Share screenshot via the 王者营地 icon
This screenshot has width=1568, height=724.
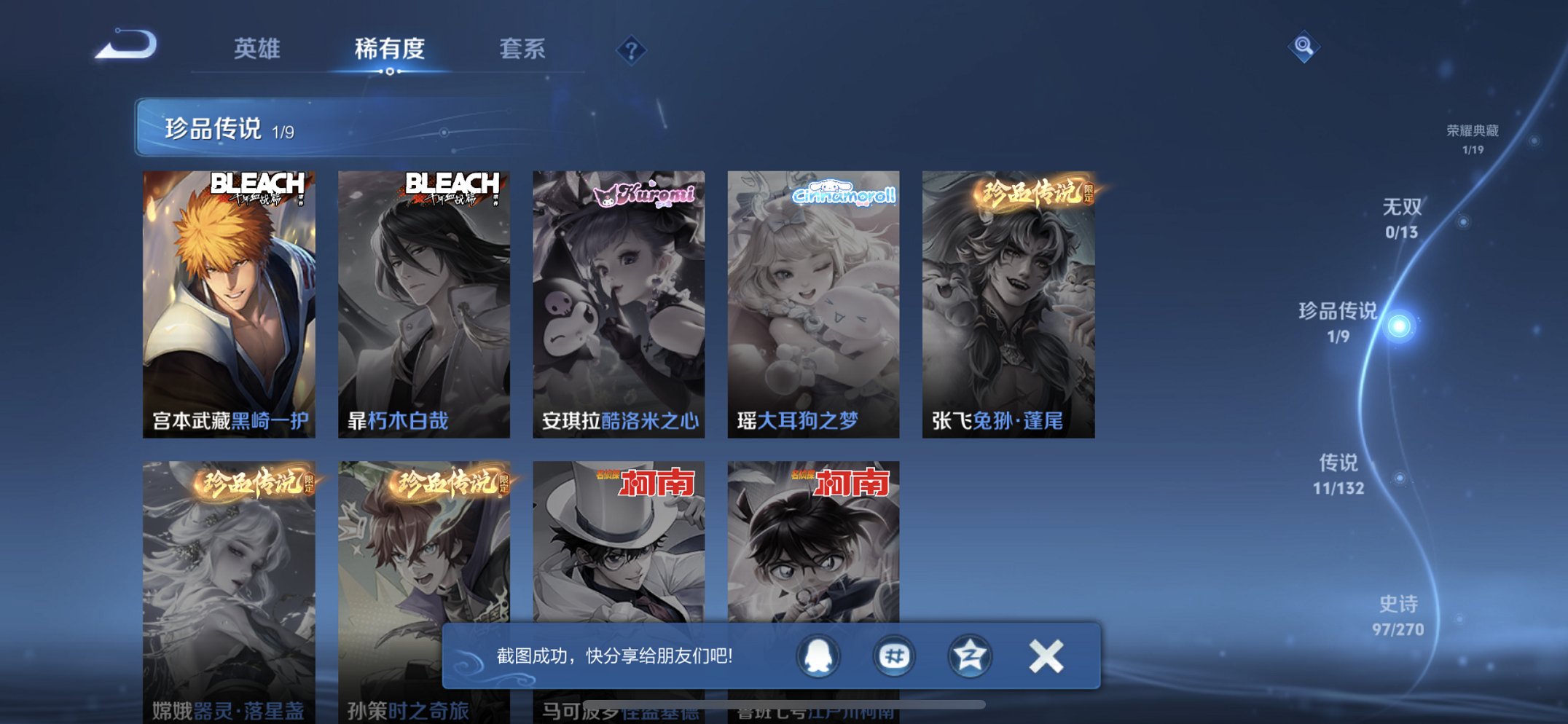pyautogui.click(x=969, y=655)
